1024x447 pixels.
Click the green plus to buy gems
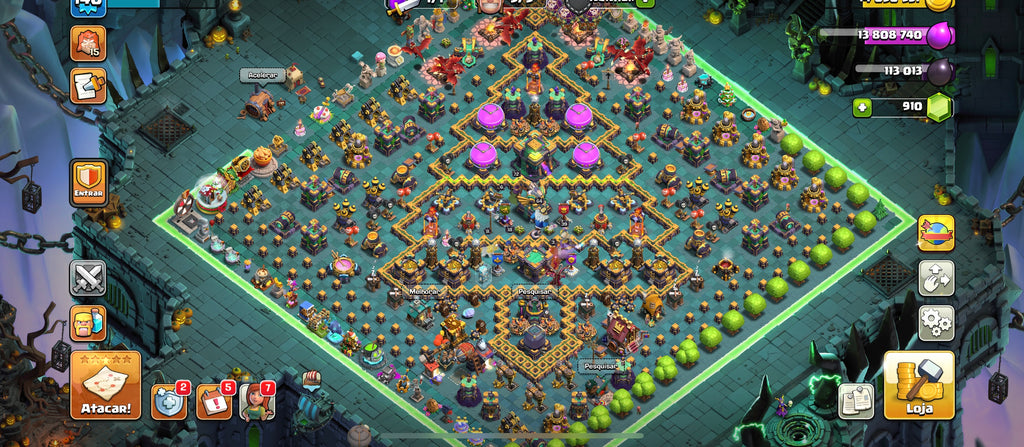[864, 106]
